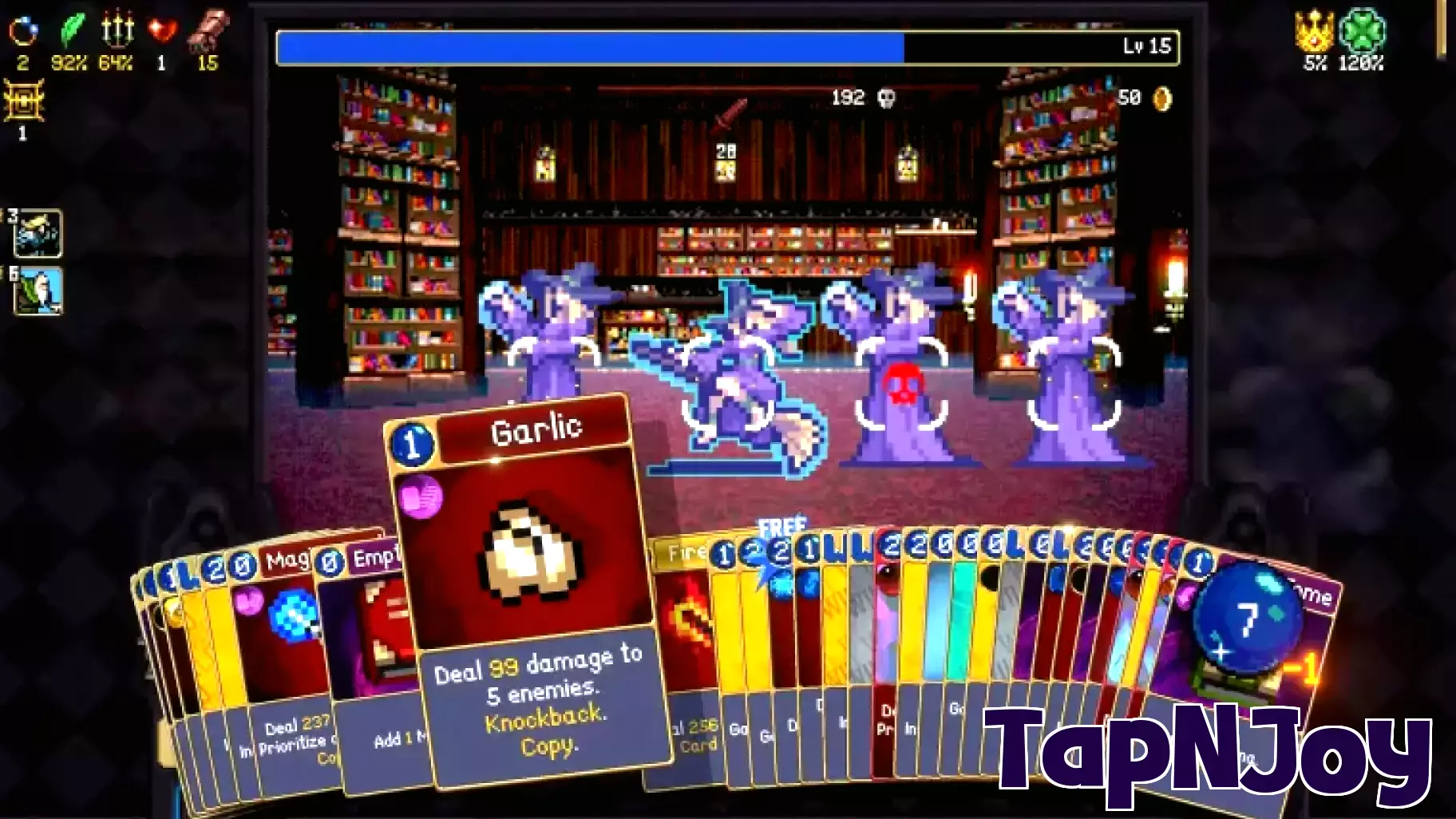
Task: Click the Lv 15 experience progress bar
Action: pos(725,46)
